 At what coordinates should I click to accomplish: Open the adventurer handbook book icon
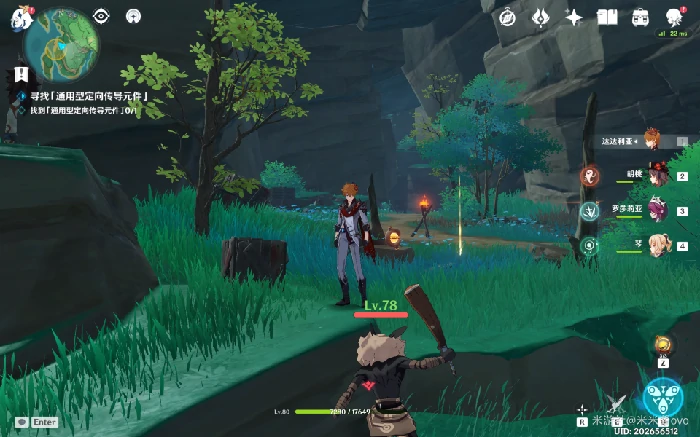[606, 17]
